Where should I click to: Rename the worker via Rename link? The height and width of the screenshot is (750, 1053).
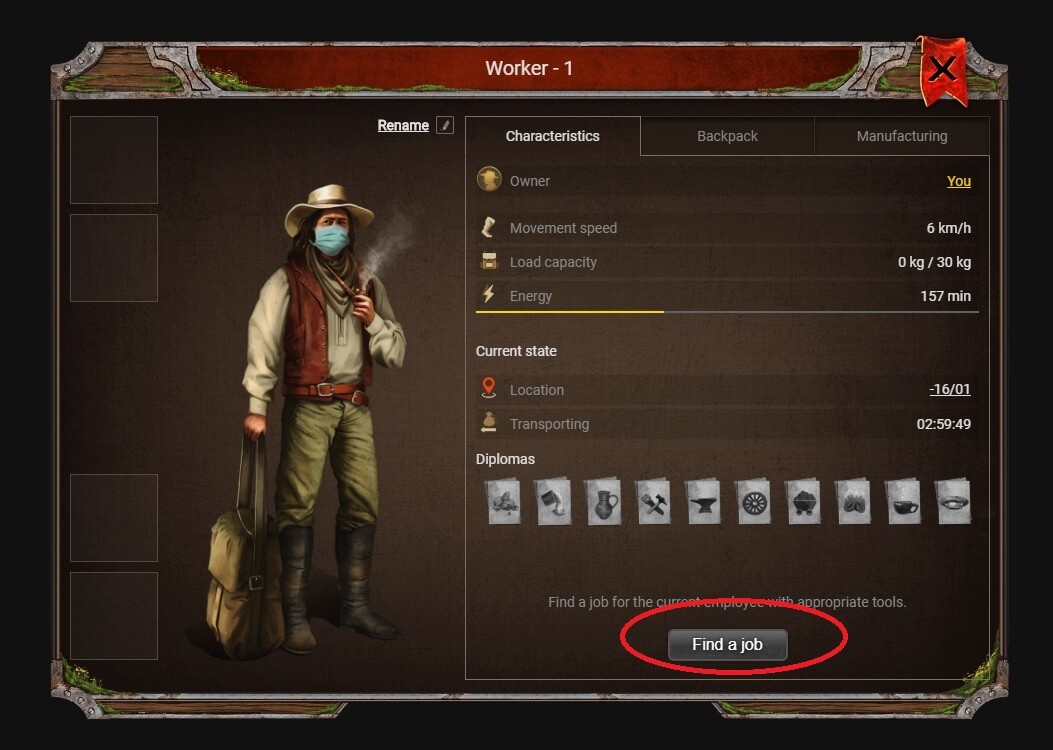pos(403,125)
